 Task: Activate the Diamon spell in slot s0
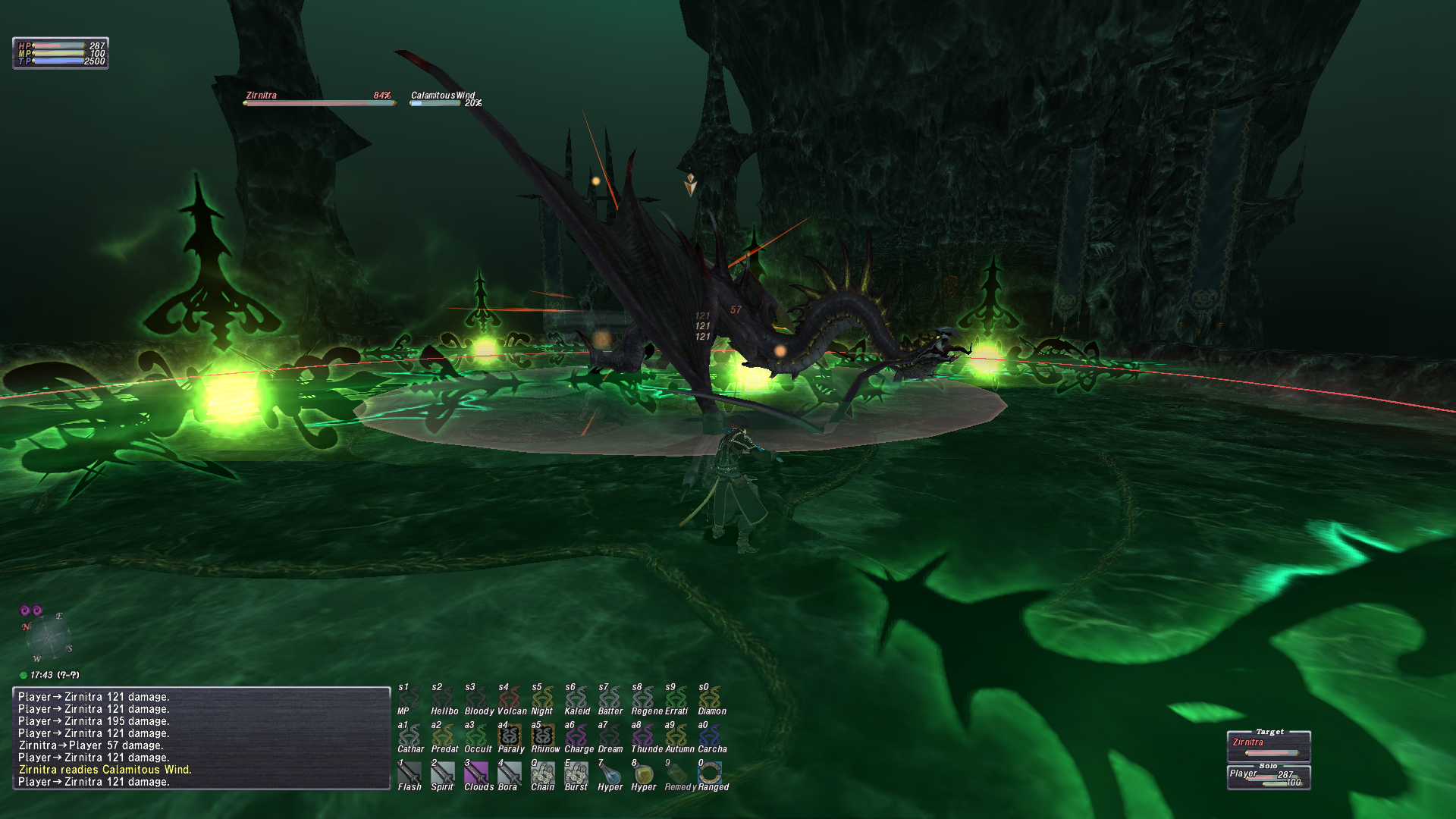(710, 698)
